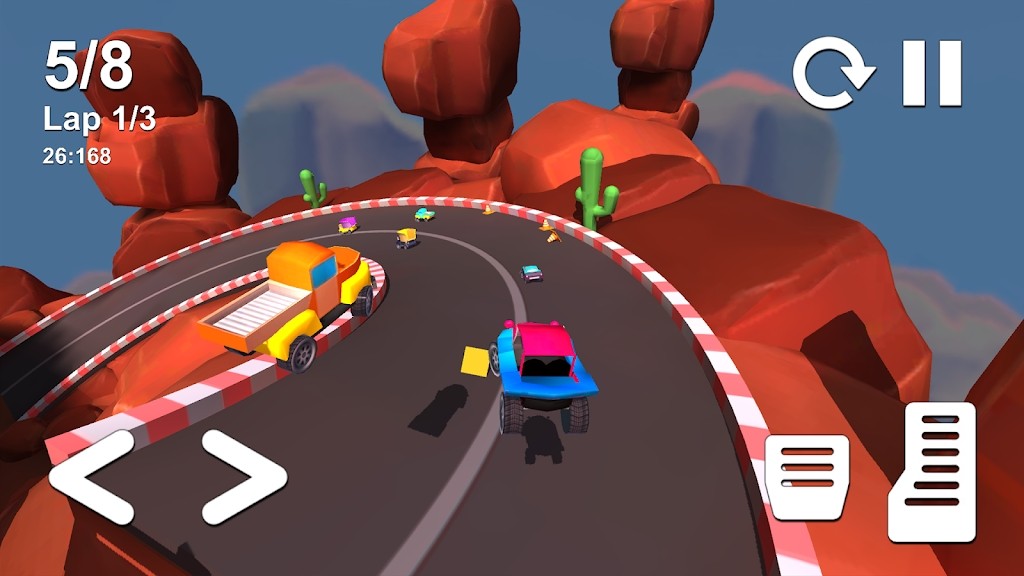Reset the car with the circular arrow
Image resolution: width=1024 pixels, height=576 pixels.
pyautogui.click(x=832, y=73)
